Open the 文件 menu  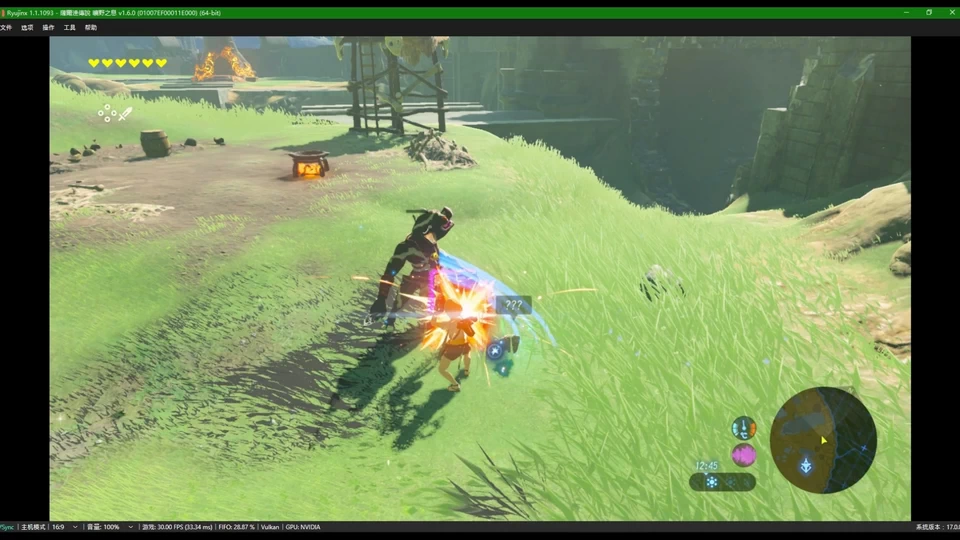click(x=6, y=28)
